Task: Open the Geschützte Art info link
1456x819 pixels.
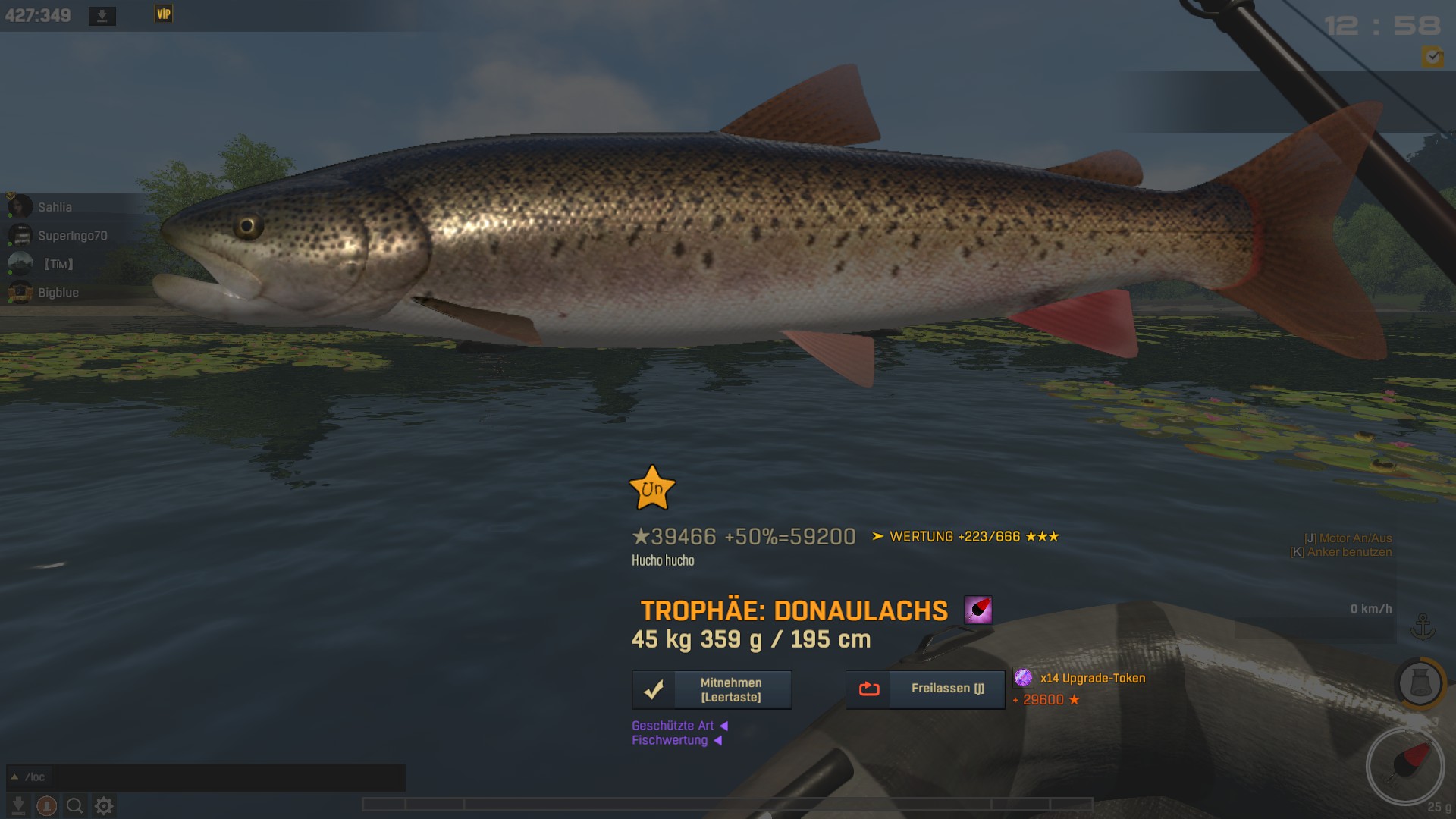Action: 673,726
